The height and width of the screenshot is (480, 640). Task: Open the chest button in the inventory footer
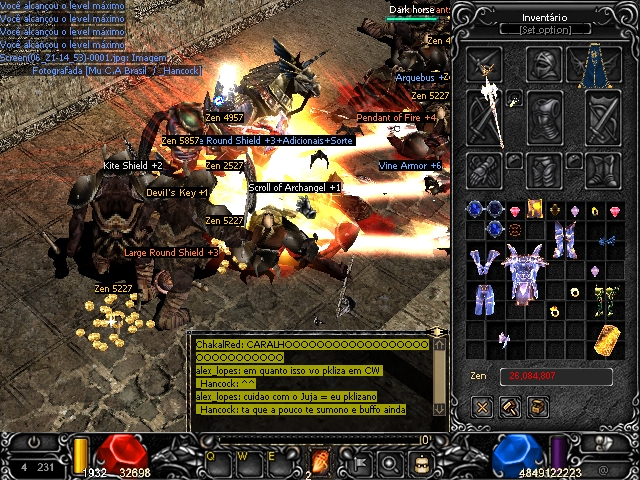coord(537,406)
